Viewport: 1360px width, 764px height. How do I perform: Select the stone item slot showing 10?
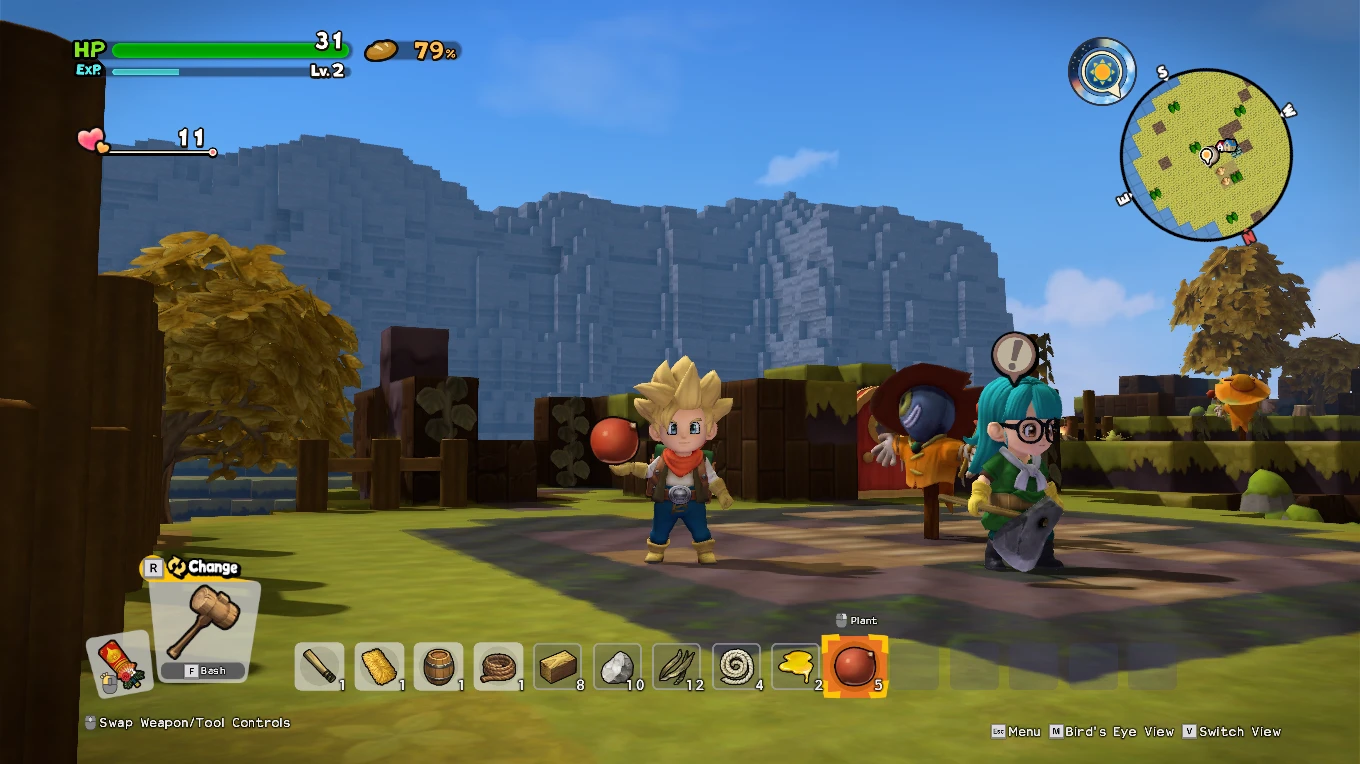click(617, 665)
